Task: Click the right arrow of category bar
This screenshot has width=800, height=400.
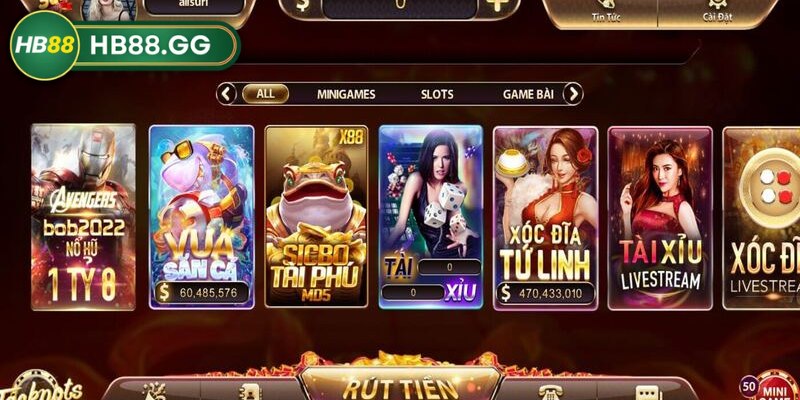Action: pyautogui.click(x=572, y=94)
